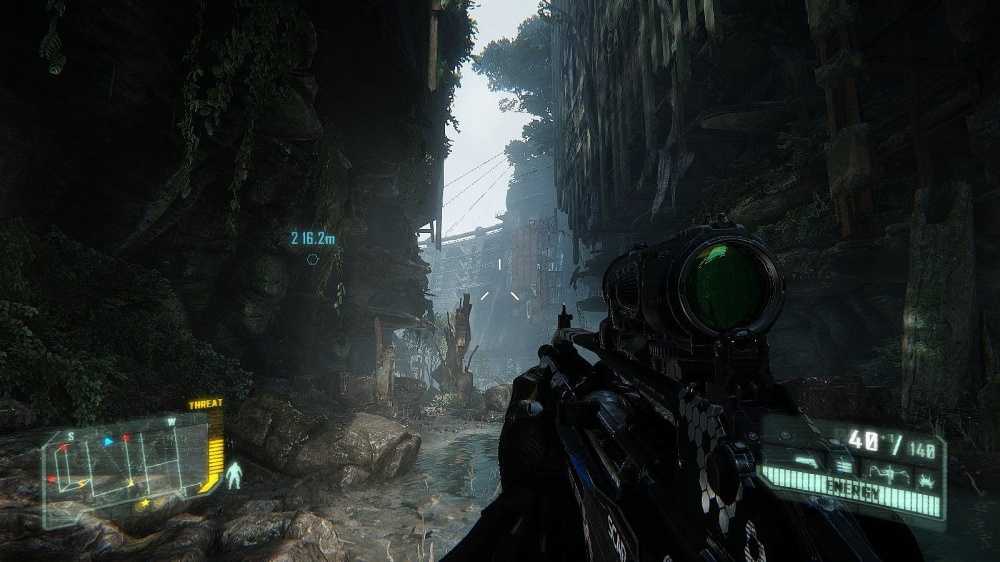Select the blue player arrow on the minimap
1000x562 pixels.
pyautogui.click(x=108, y=441)
